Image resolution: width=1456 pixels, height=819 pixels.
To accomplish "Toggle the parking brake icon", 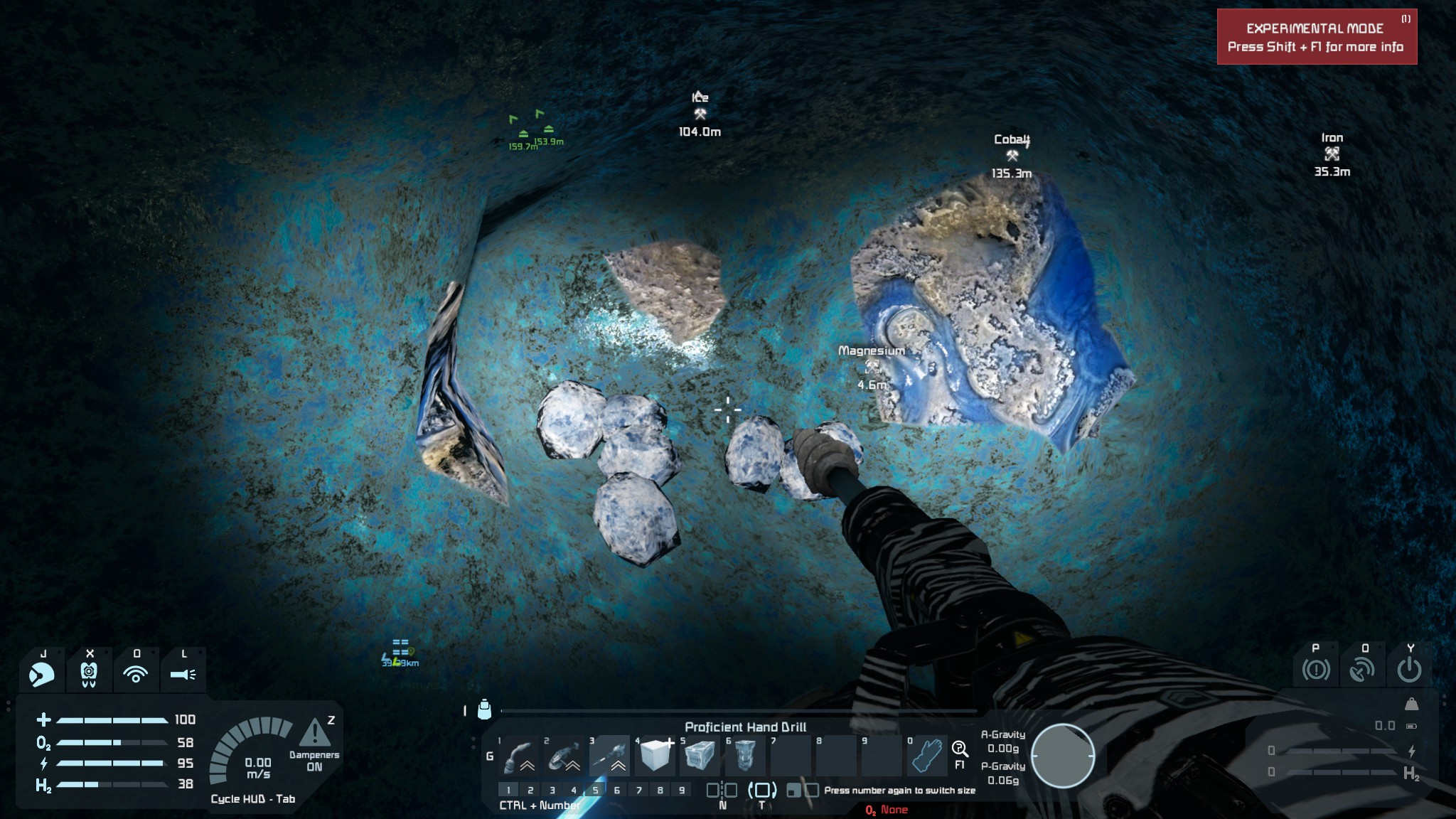I will click(1315, 669).
